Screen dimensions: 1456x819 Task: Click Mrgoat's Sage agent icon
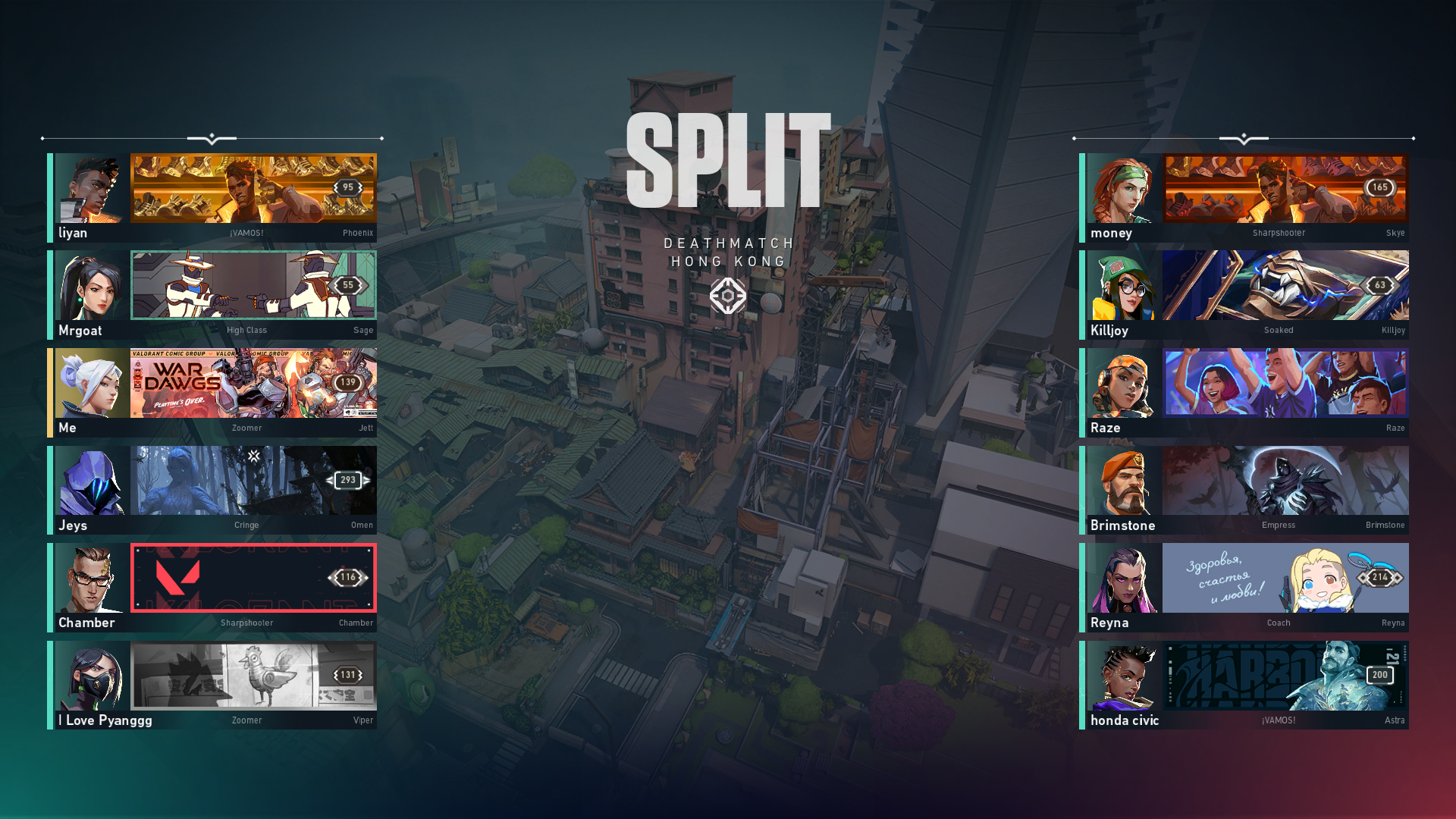(91, 287)
